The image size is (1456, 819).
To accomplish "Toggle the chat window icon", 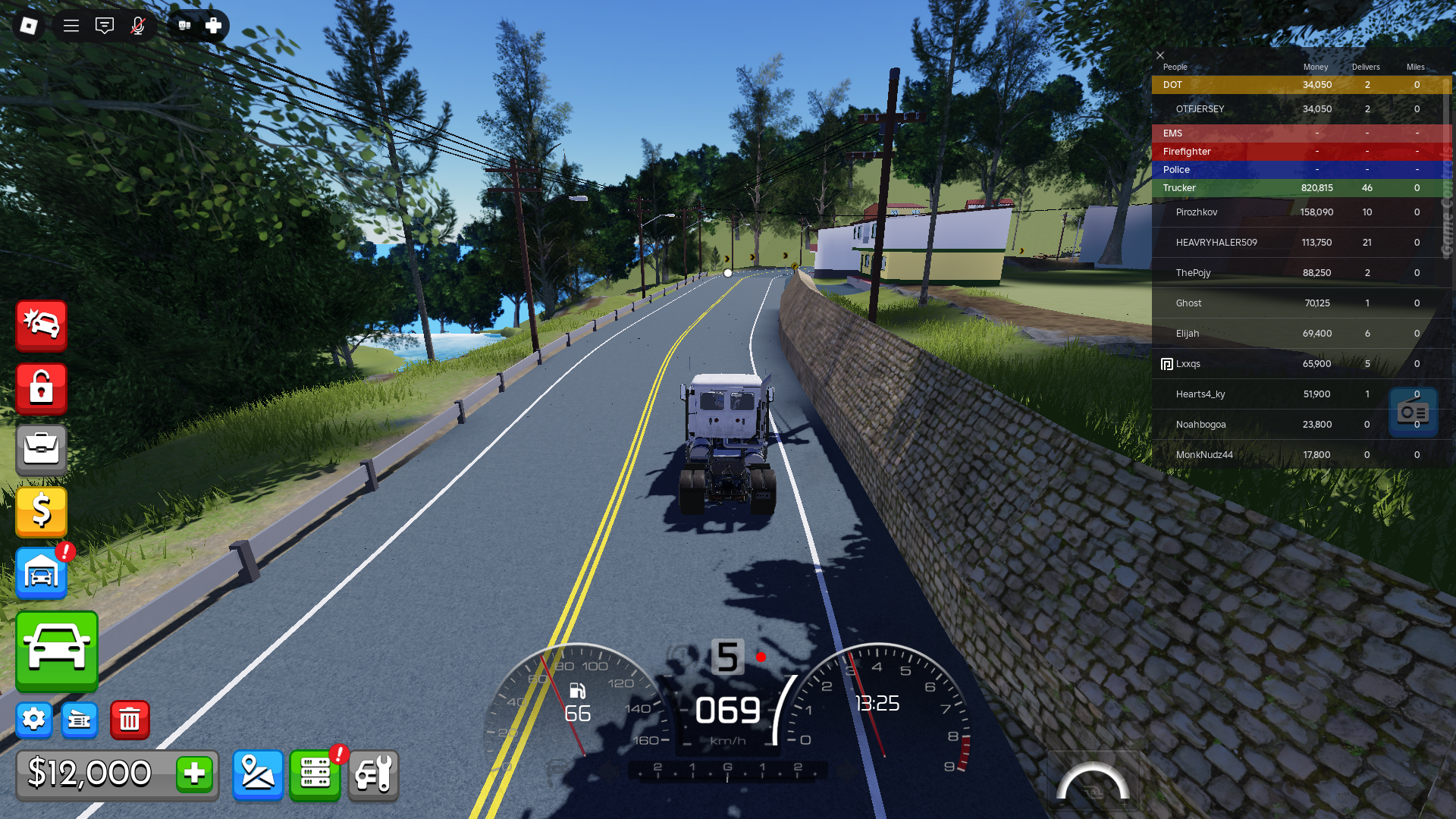I will (105, 26).
